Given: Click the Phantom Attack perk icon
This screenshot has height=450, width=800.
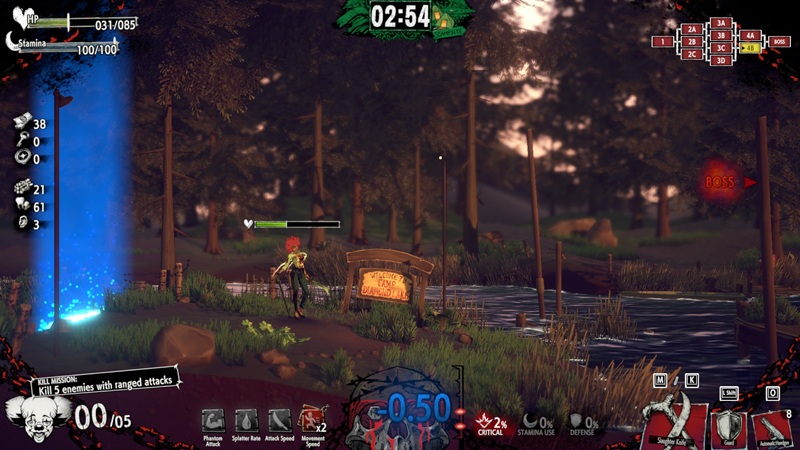Looking at the screenshot, I should click(213, 420).
